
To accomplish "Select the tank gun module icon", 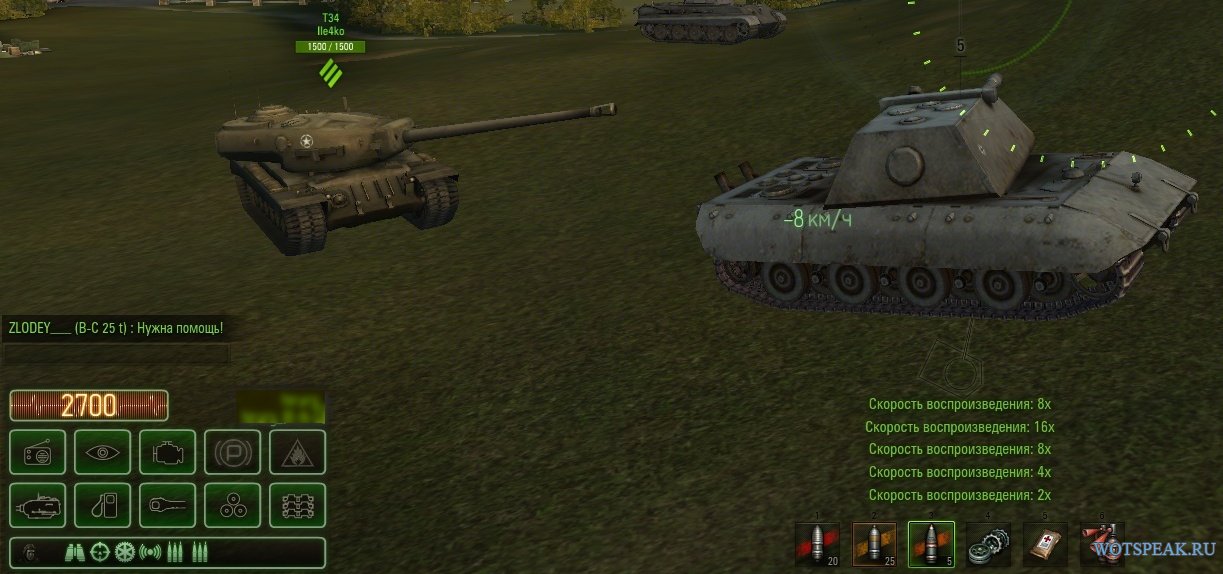I will click(x=38, y=505).
